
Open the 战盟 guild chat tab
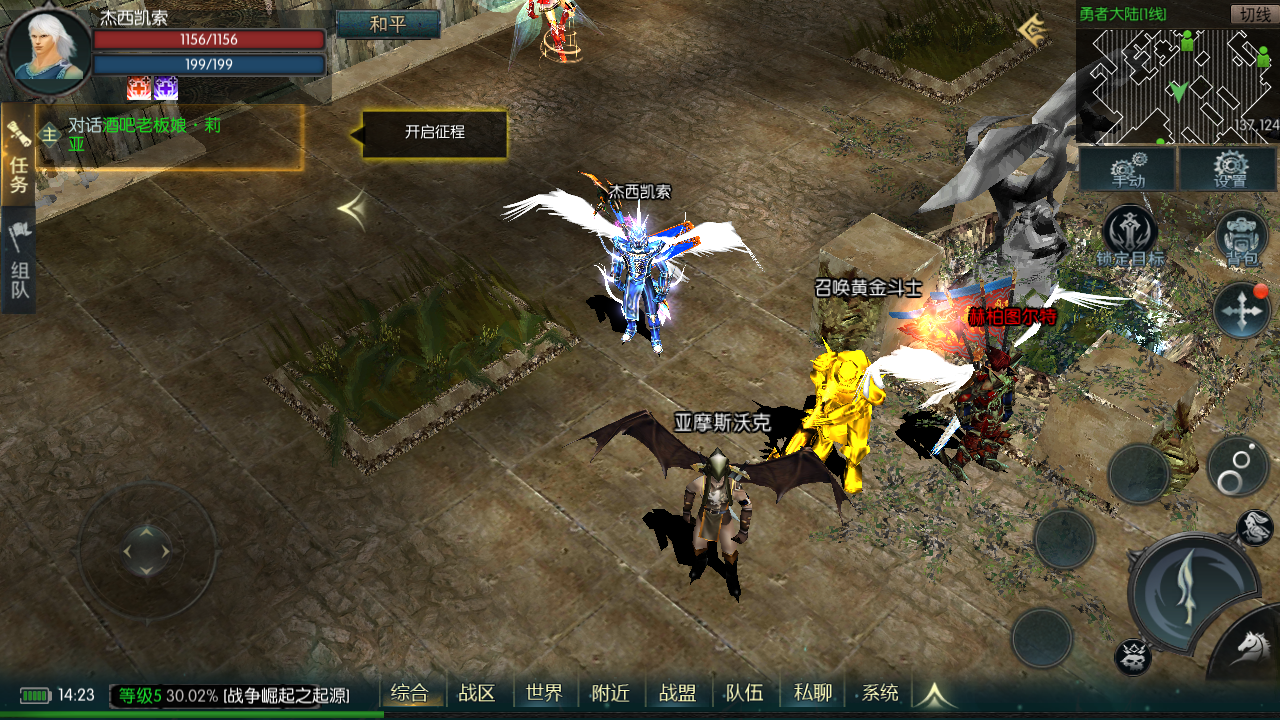click(677, 693)
